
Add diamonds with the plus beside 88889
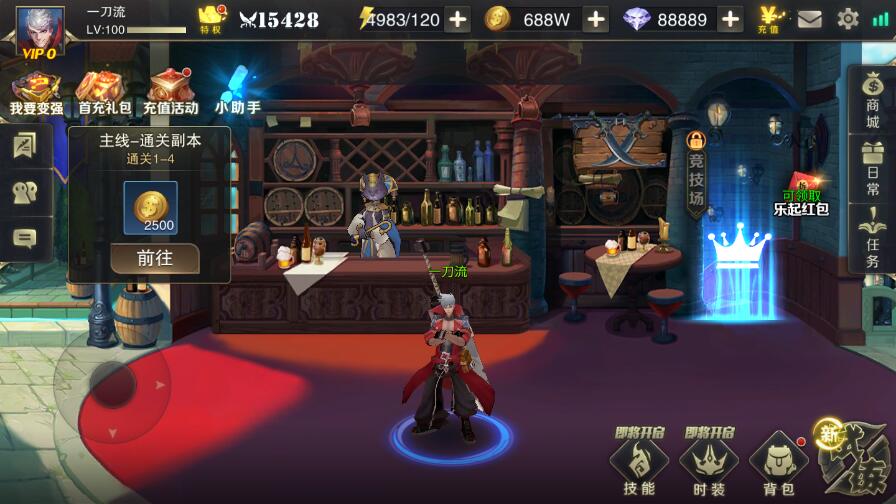pos(731,19)
